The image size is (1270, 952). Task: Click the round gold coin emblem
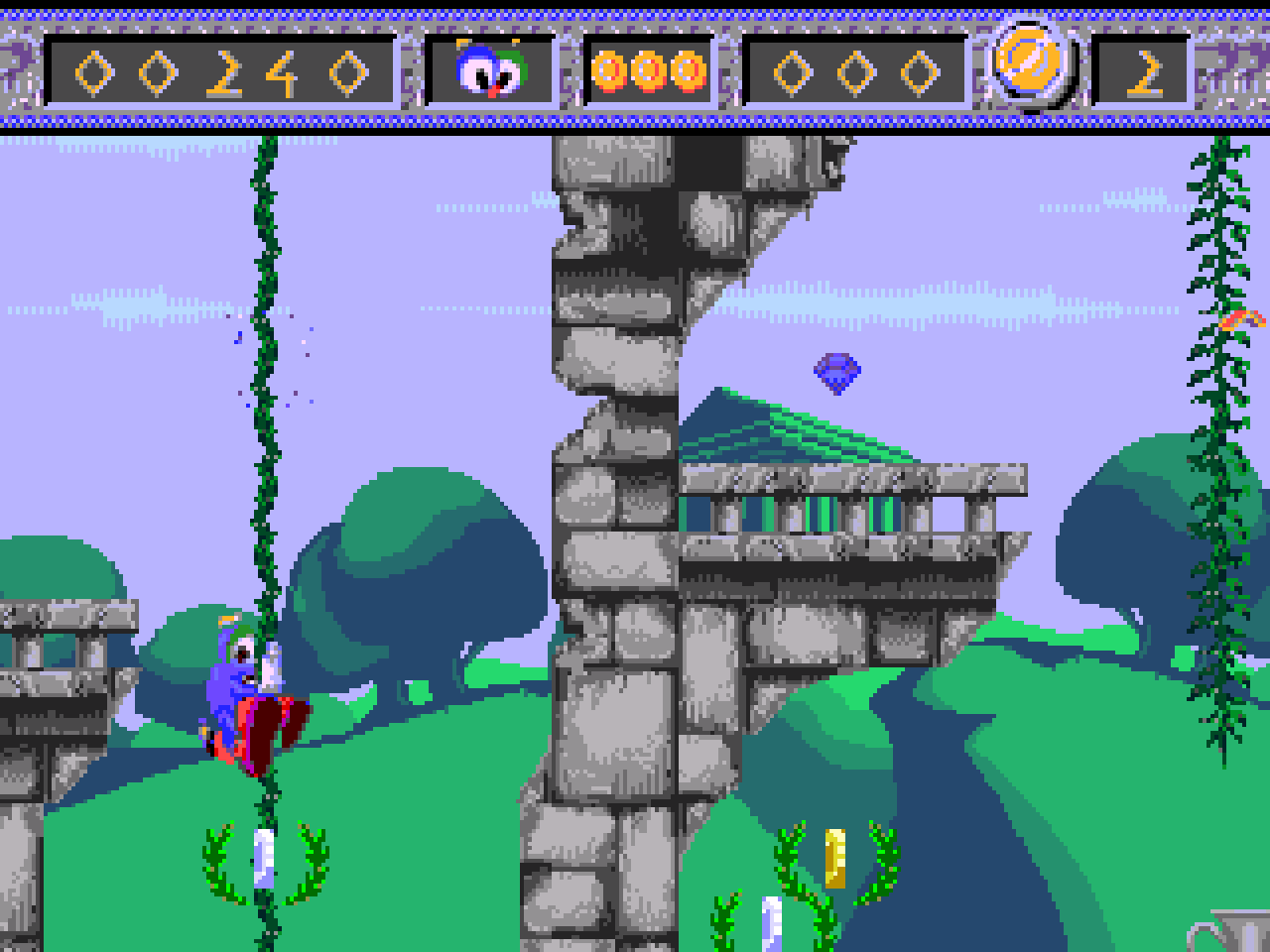point(1030,61)
